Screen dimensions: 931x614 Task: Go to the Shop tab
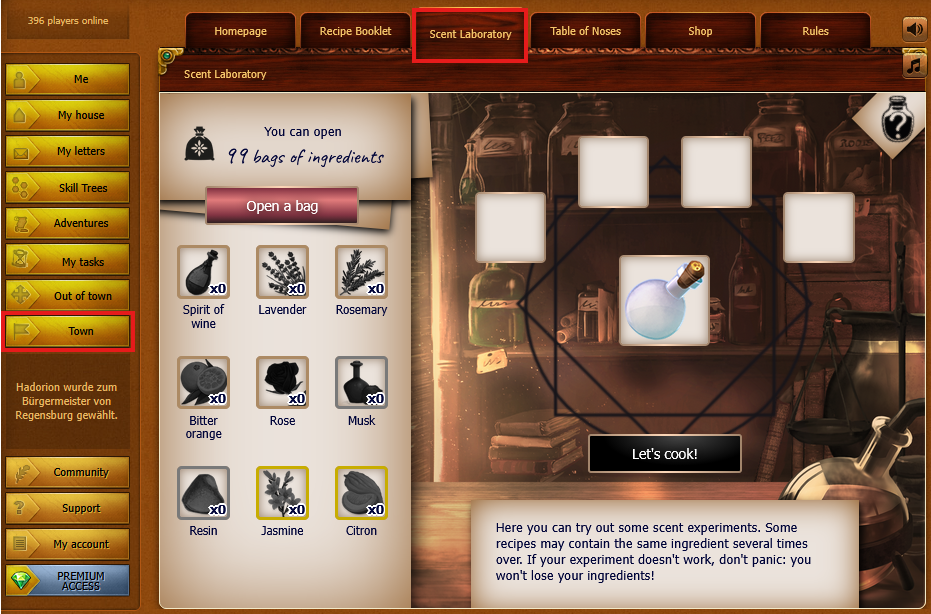pyautogui.click(x=700, y=31)
